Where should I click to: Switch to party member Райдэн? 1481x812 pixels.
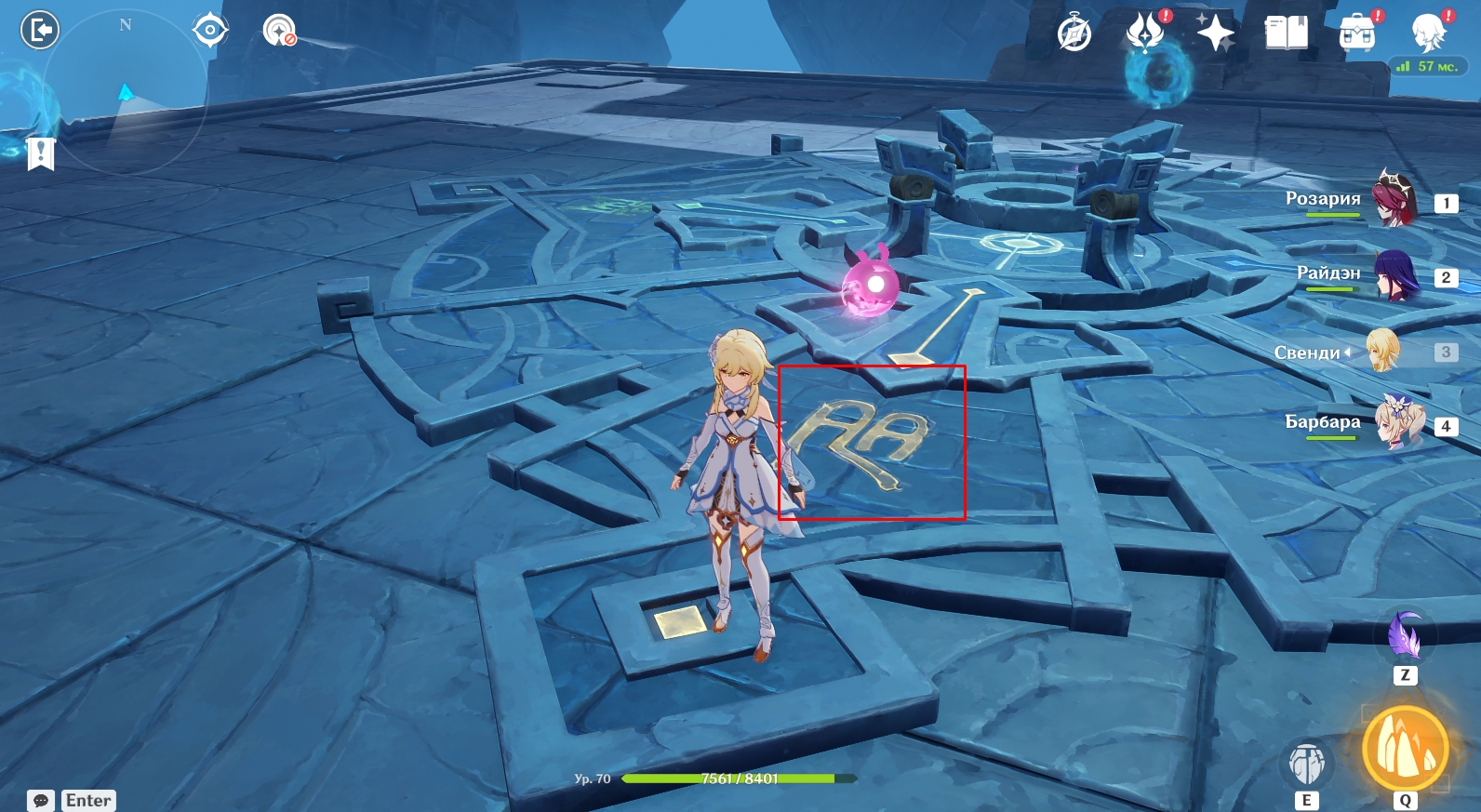(x=1394, y=275)
